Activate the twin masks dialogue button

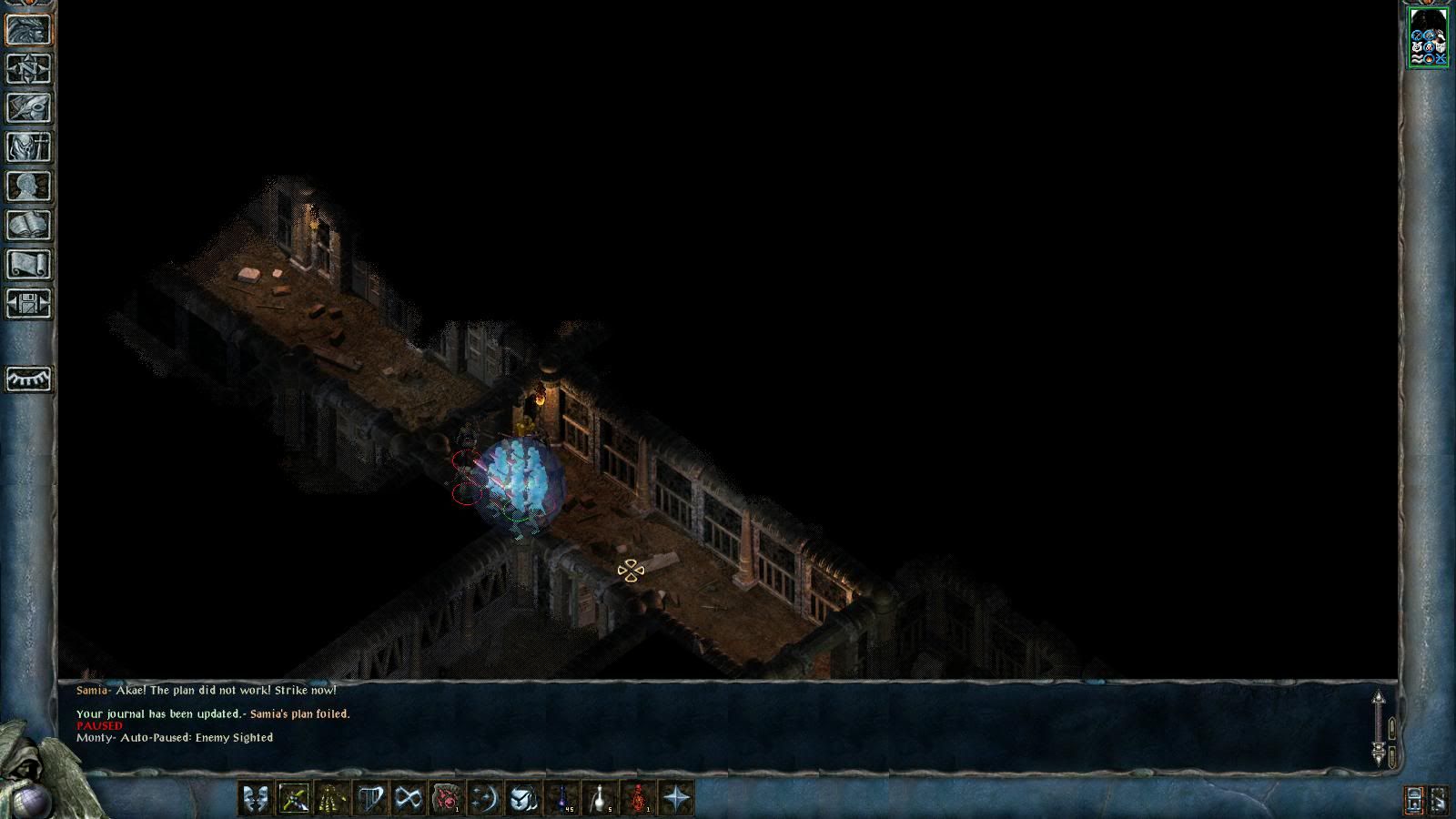coord(256,798)
